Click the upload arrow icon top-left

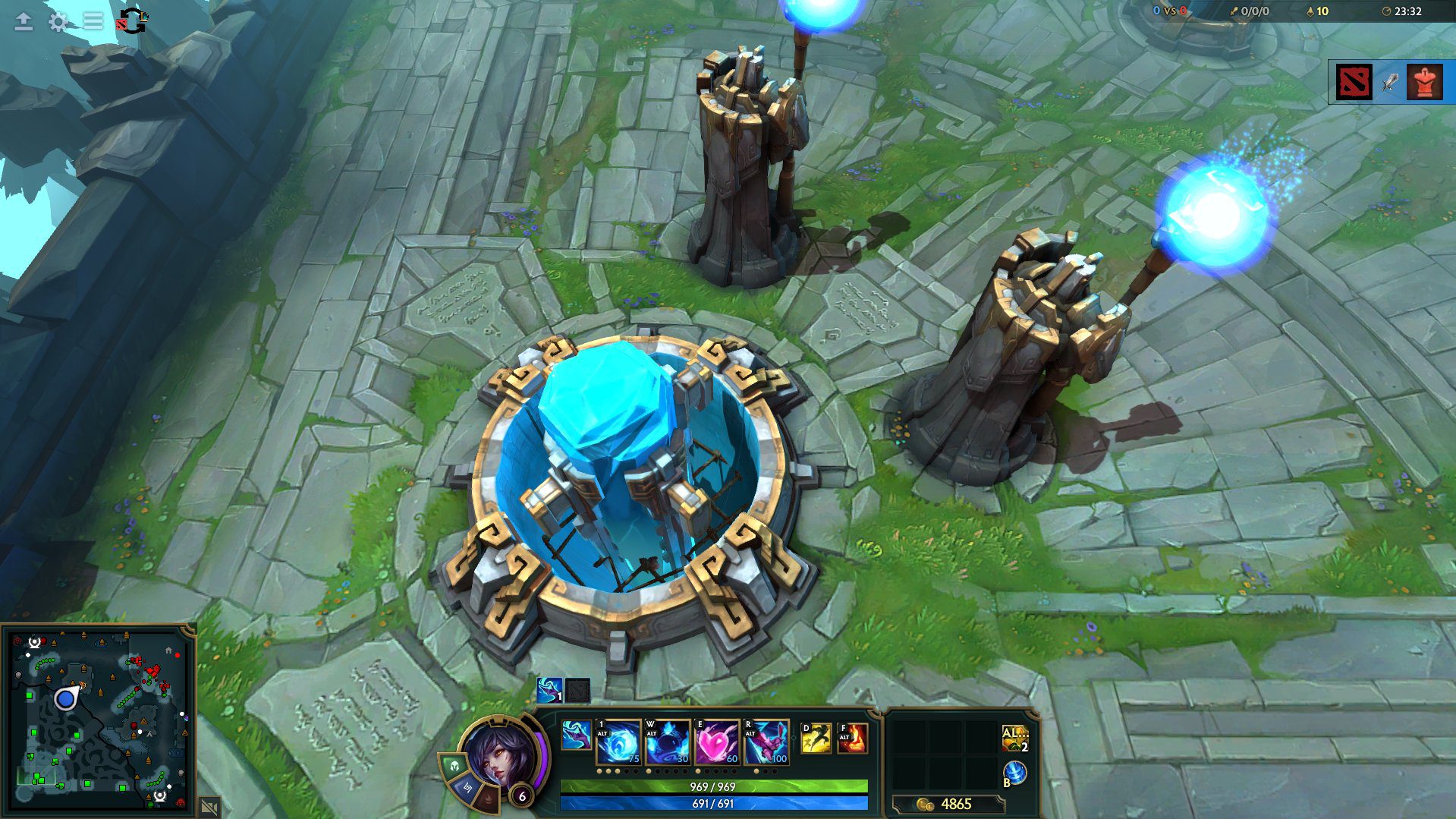point(22,22)
